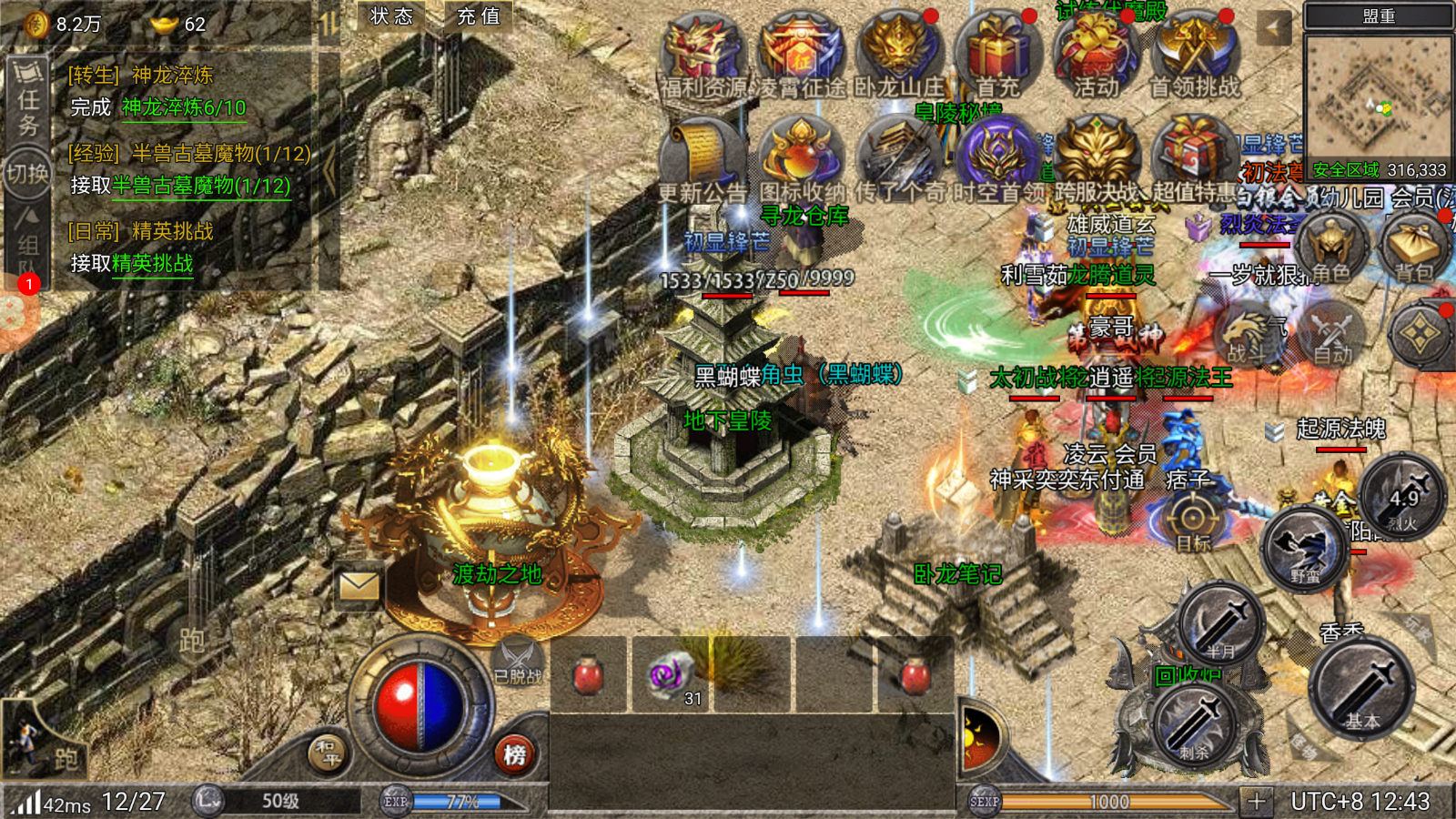1456x819 pixels.
Task: Use the purple swirl item with count 31
Action: 671,675
